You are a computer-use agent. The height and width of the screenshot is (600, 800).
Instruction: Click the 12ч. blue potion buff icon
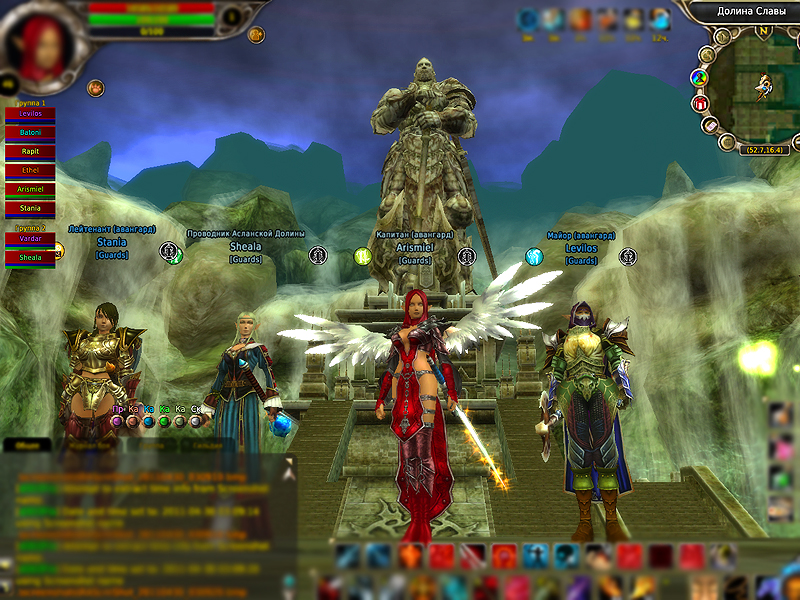click(659, 20)
